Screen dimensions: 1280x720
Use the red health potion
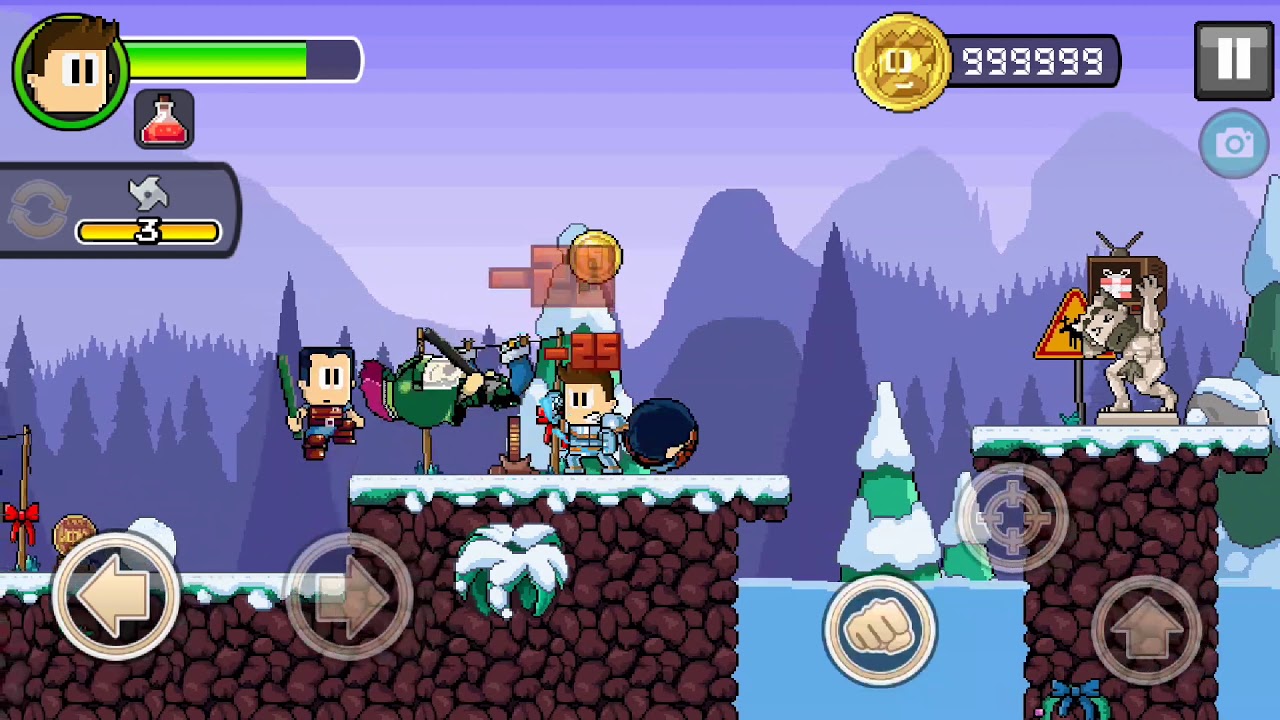point(164,120)
